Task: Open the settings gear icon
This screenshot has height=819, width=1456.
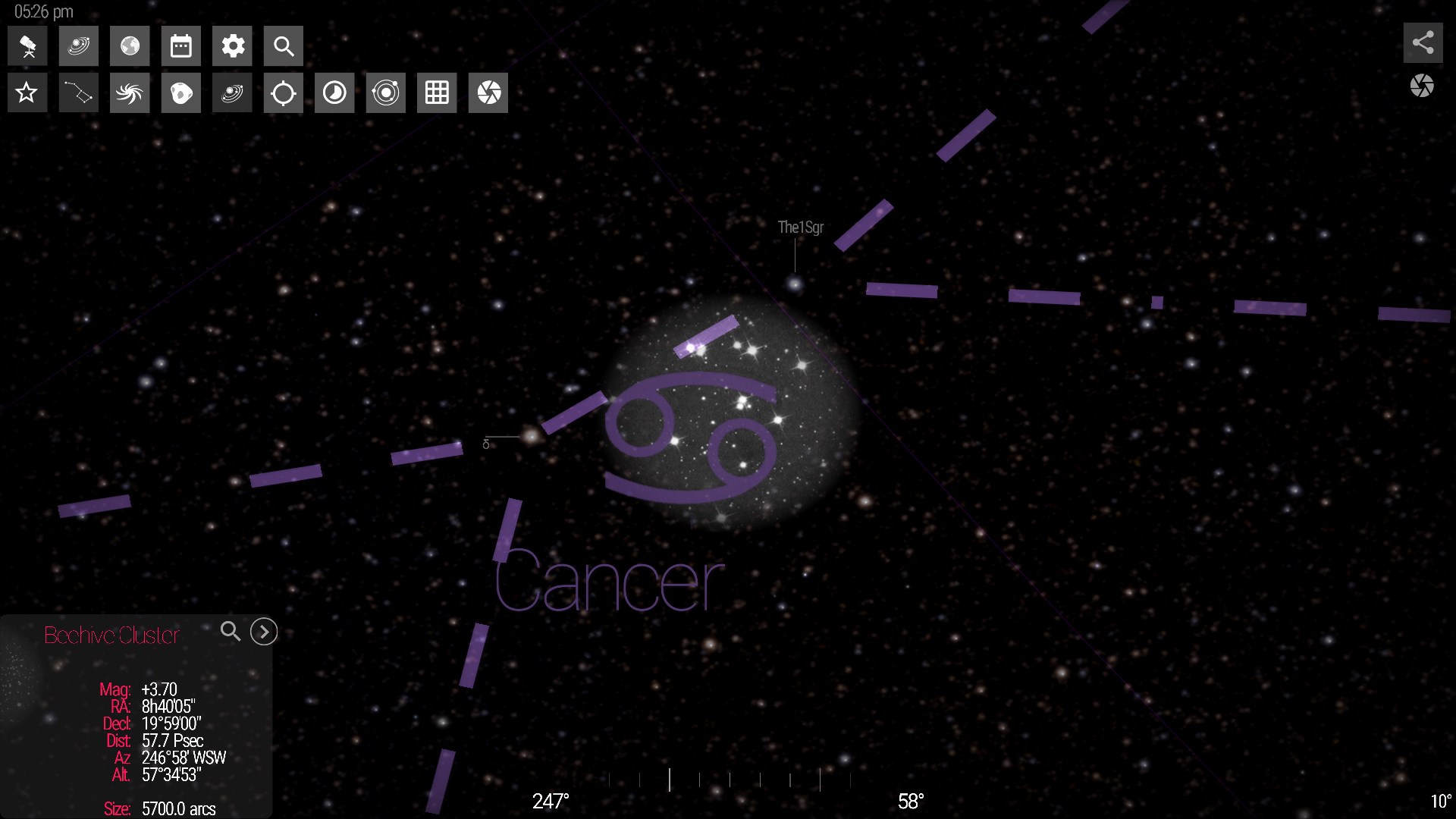Action: pyautogui.click(x=232, y=45)
